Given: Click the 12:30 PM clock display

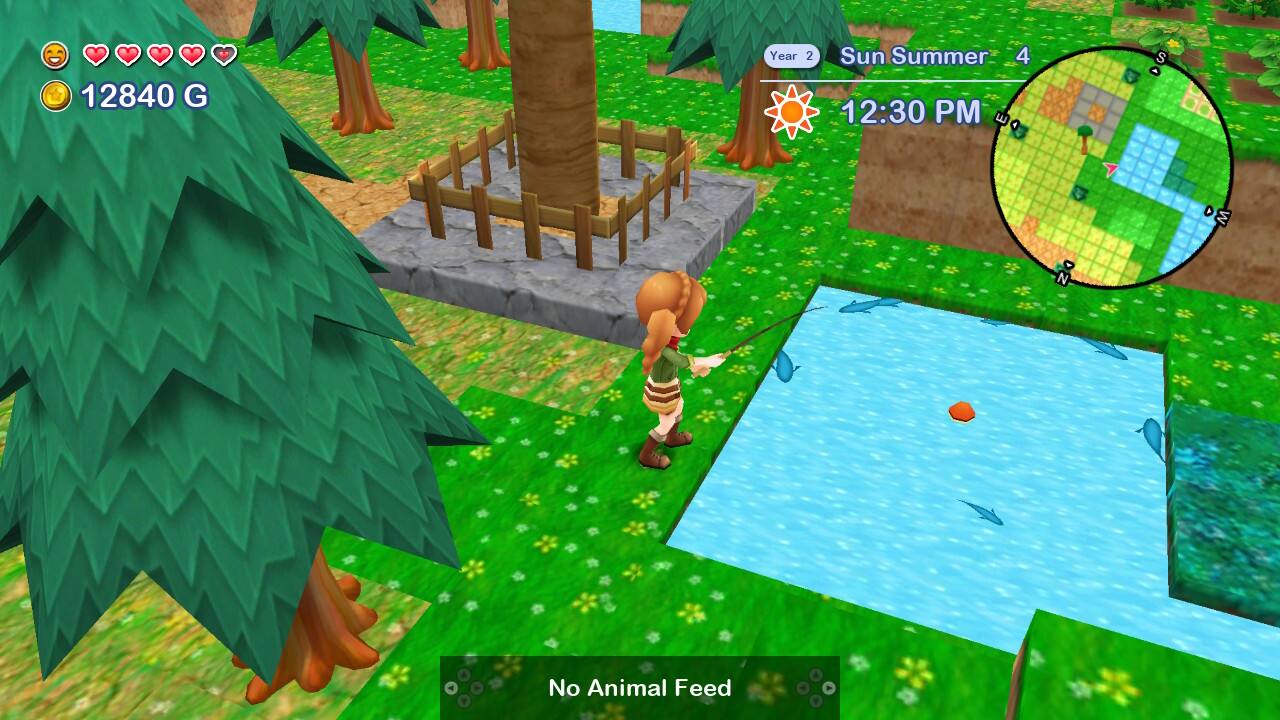Looking at the screenshot, I should [x=910, y=113].
